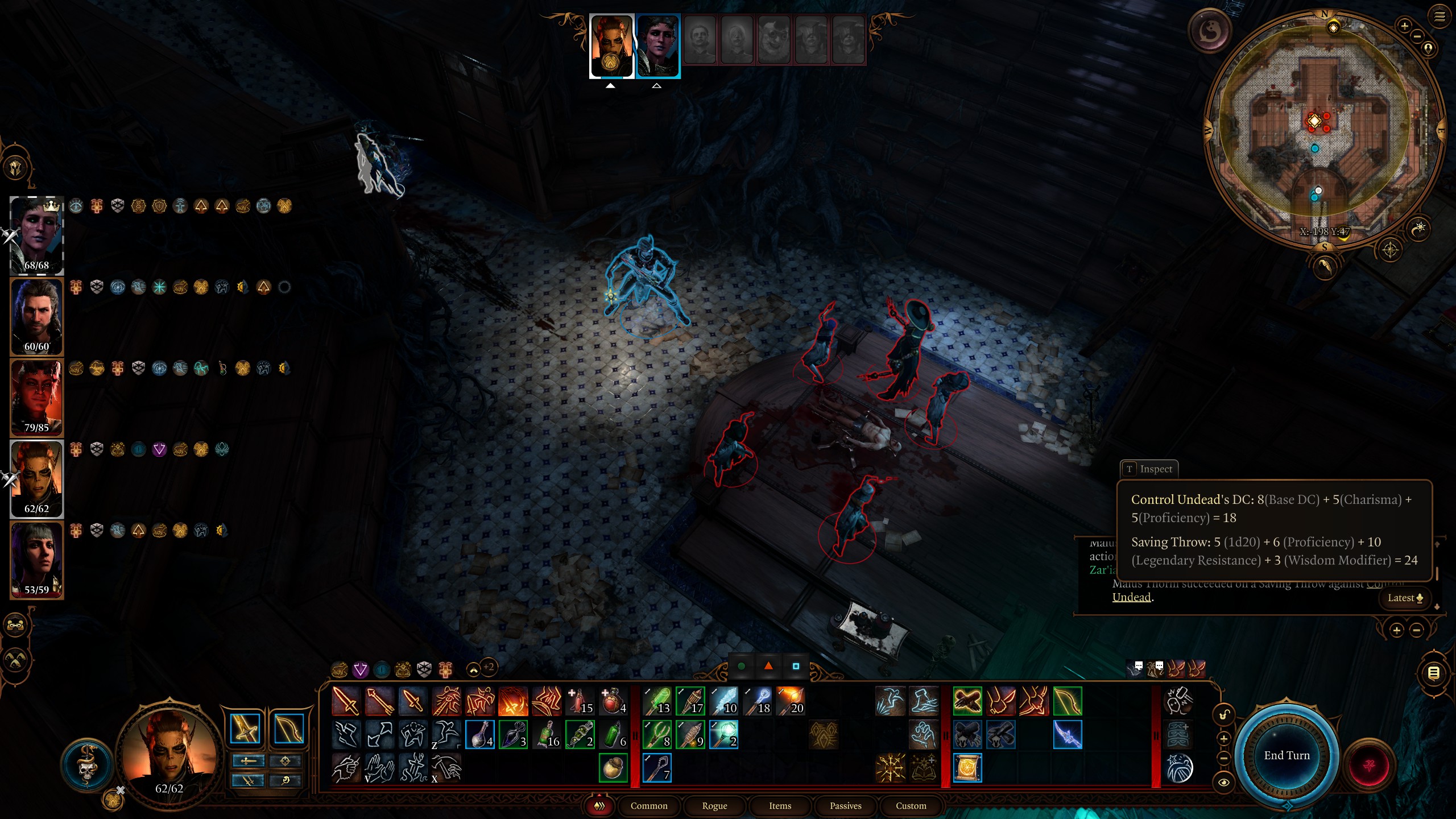The image size is (1456, 819).
Task: Select the bearded man's 60/60 party portrait
Action: [x=37, y=316]
